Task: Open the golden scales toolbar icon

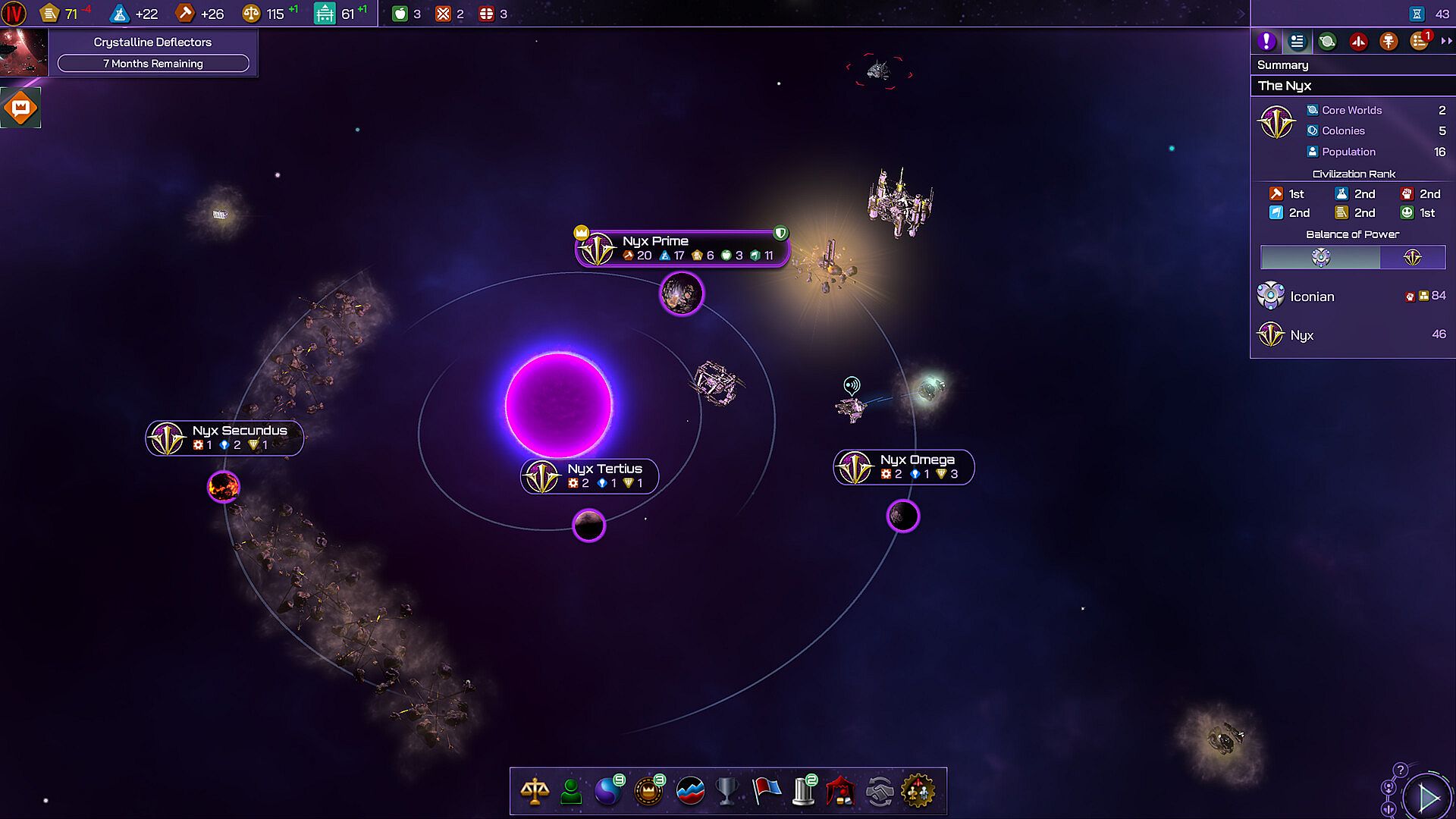Action: [x=535, y=792]
